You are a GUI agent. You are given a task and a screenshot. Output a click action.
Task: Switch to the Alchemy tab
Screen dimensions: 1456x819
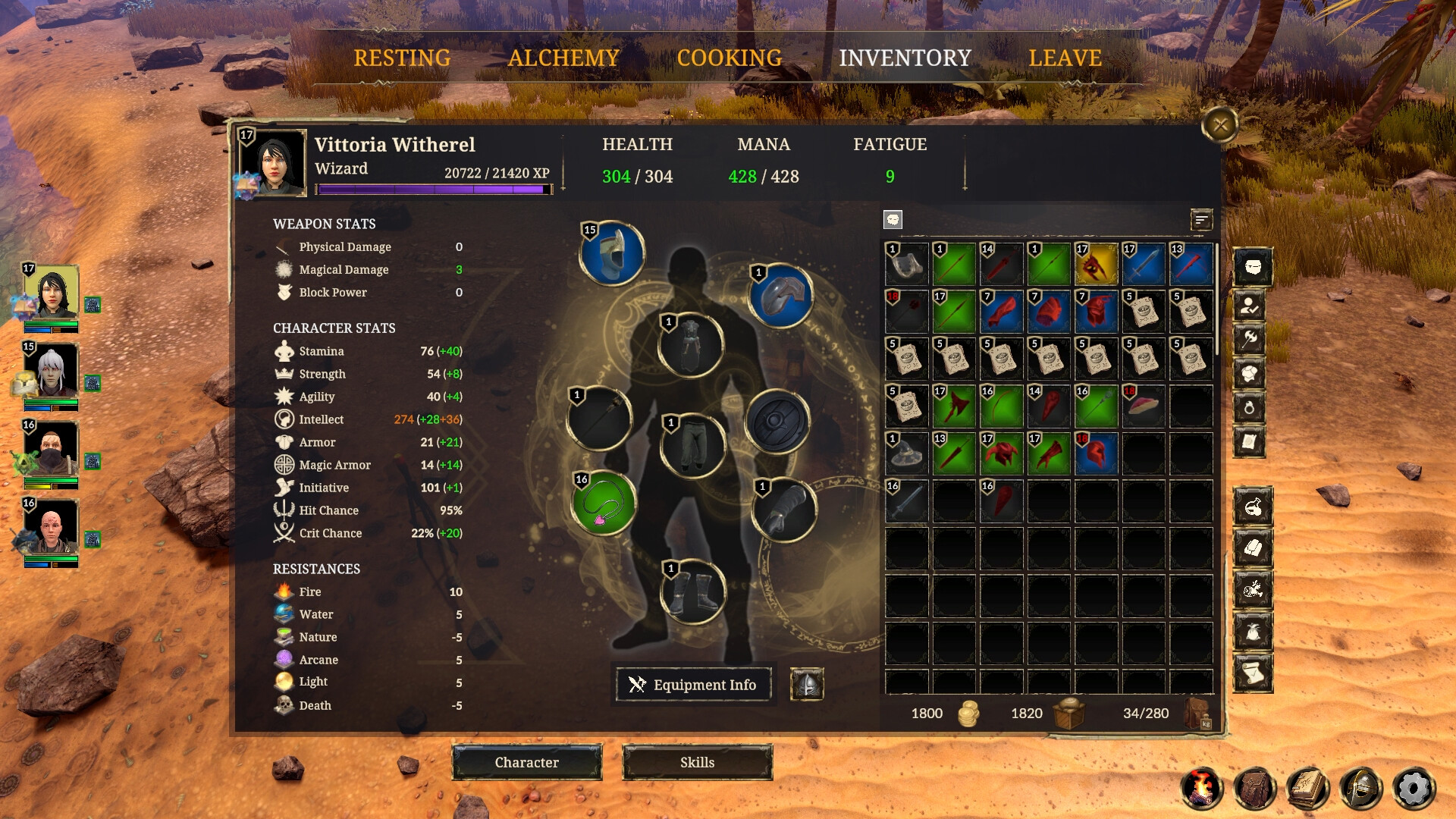tap(563, 58)
